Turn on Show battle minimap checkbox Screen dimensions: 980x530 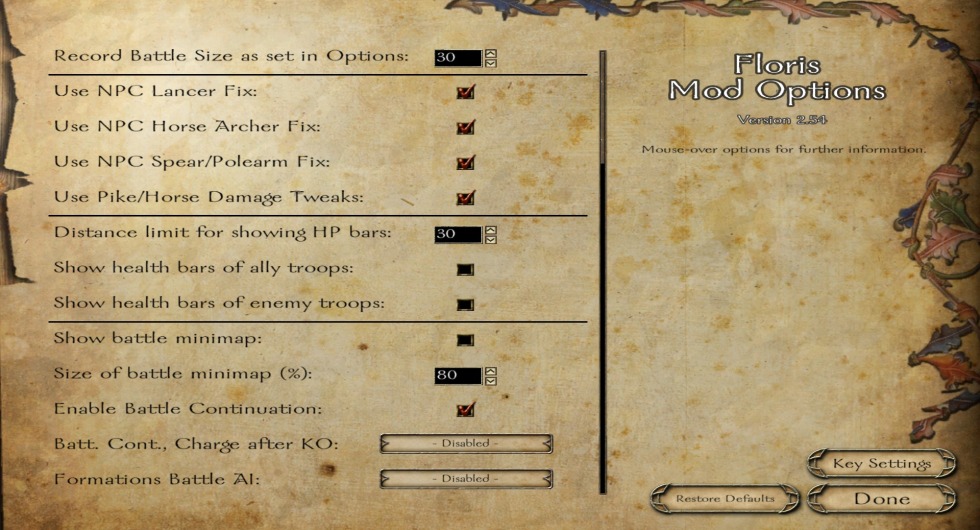(465, 339)
